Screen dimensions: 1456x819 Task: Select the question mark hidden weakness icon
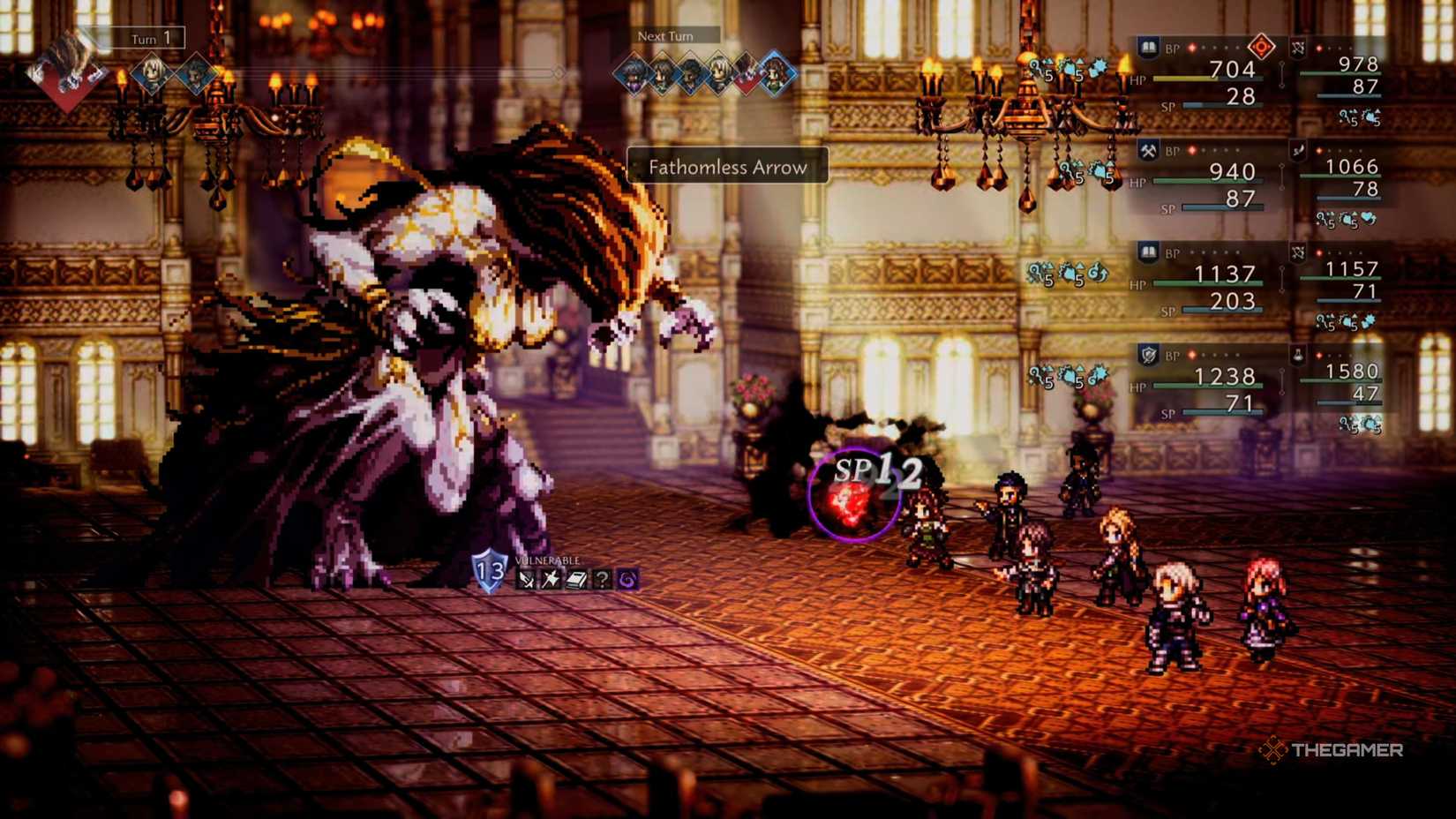(602, 579)
